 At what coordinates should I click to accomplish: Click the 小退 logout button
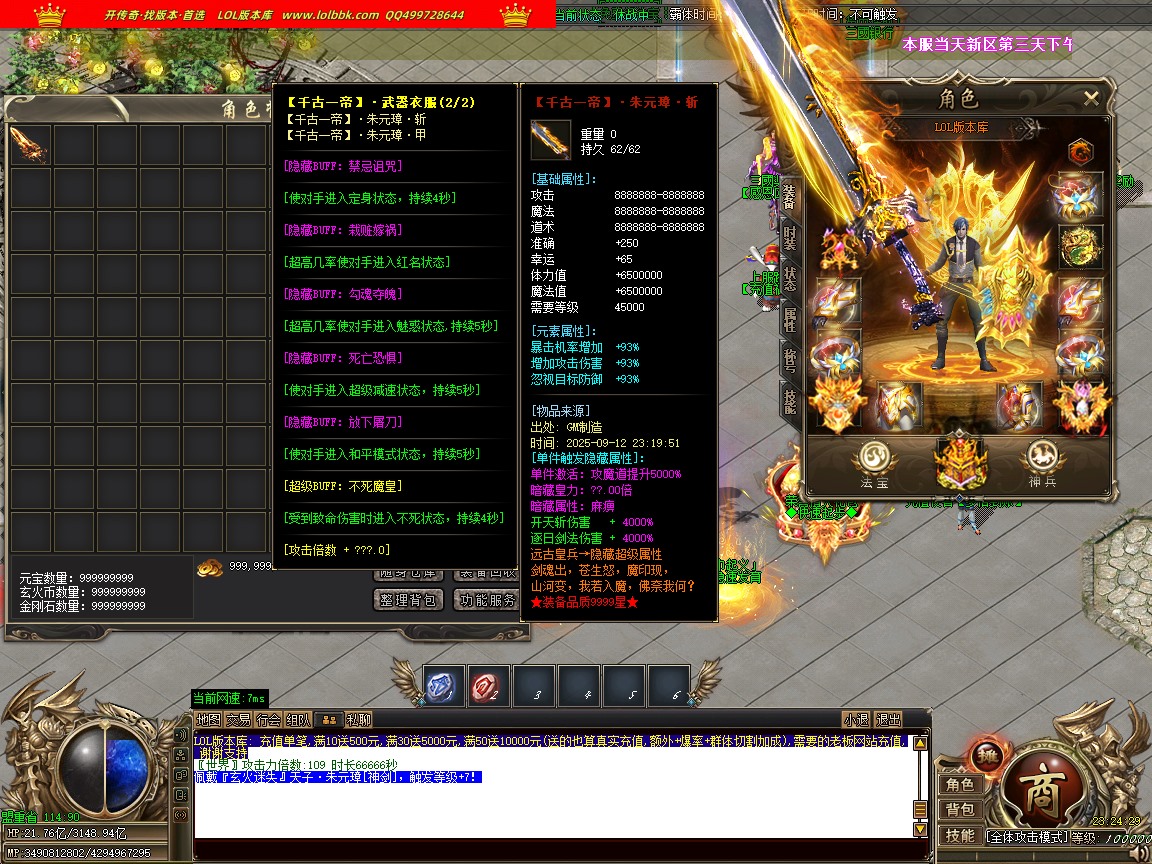[856, 719]
